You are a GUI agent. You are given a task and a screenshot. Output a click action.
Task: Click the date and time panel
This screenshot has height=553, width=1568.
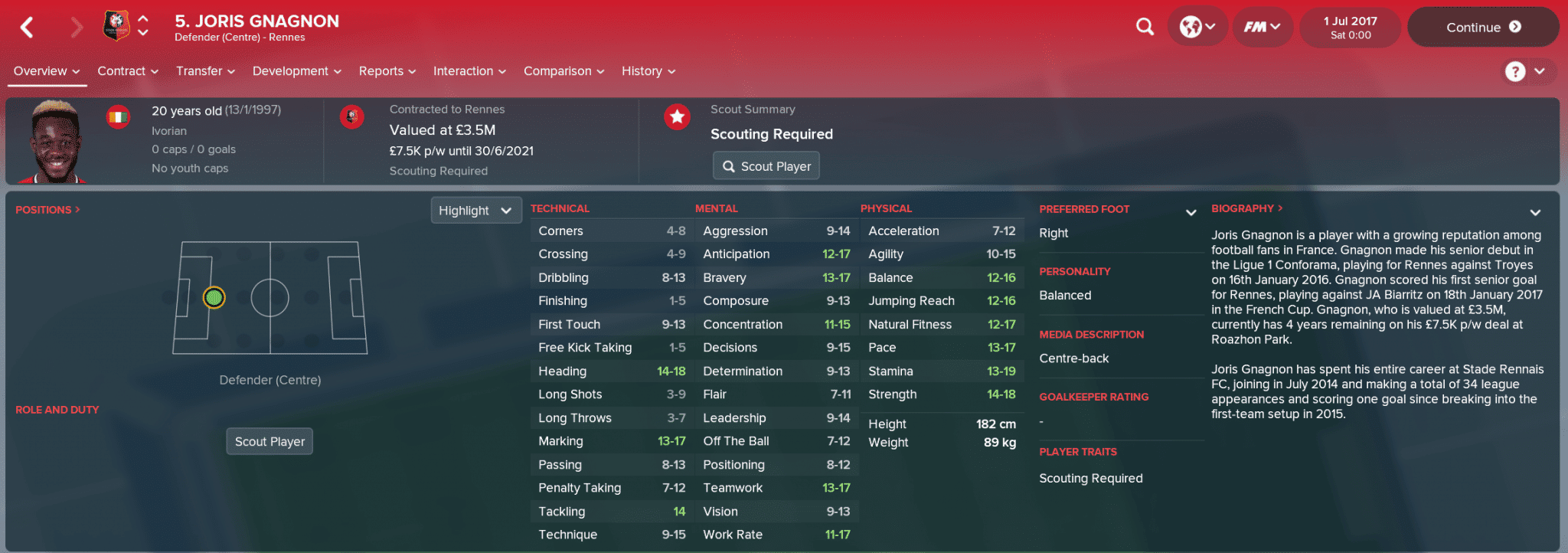[x=1350, y=28]
